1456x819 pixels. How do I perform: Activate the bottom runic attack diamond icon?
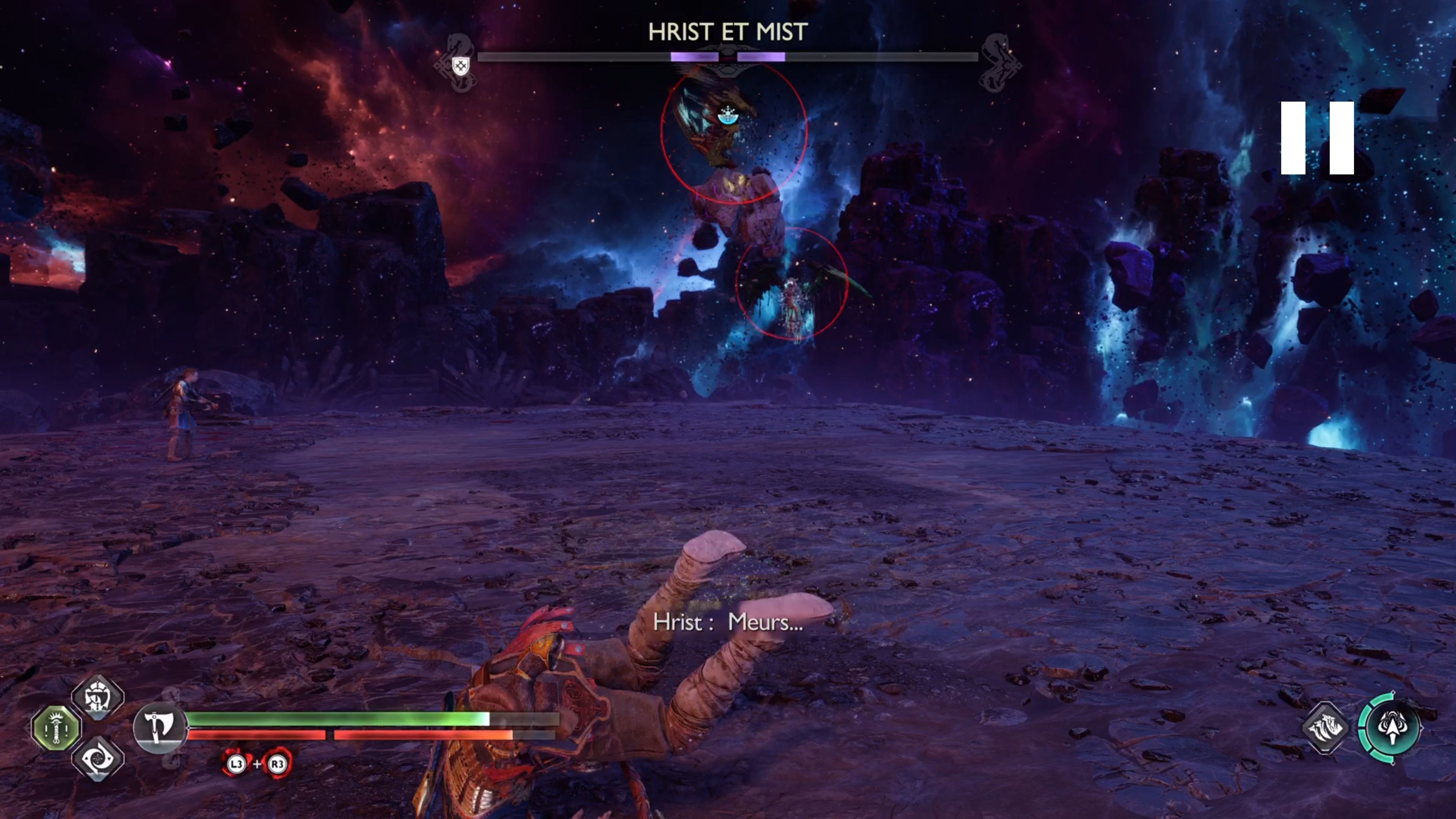coord(98,758)
